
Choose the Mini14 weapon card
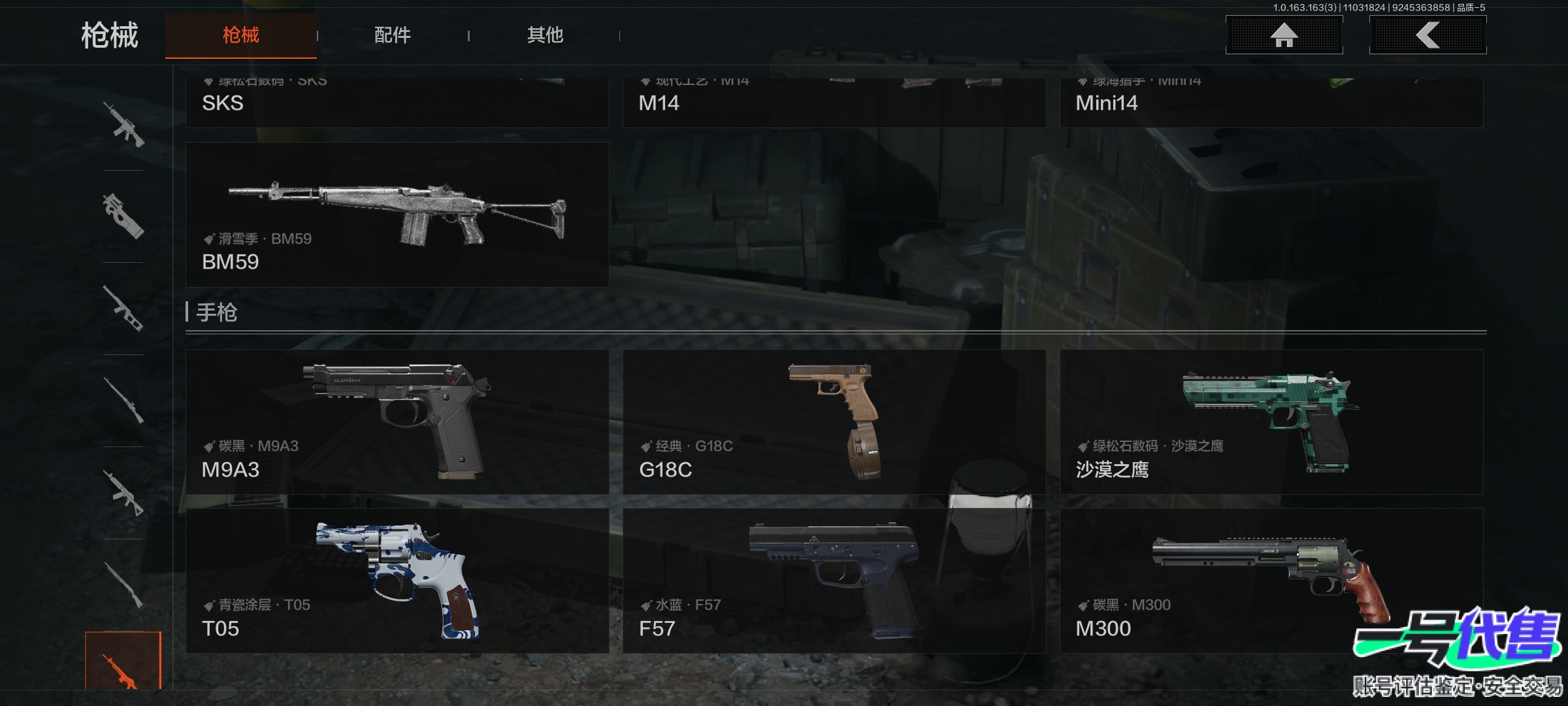coord(1271,103)
